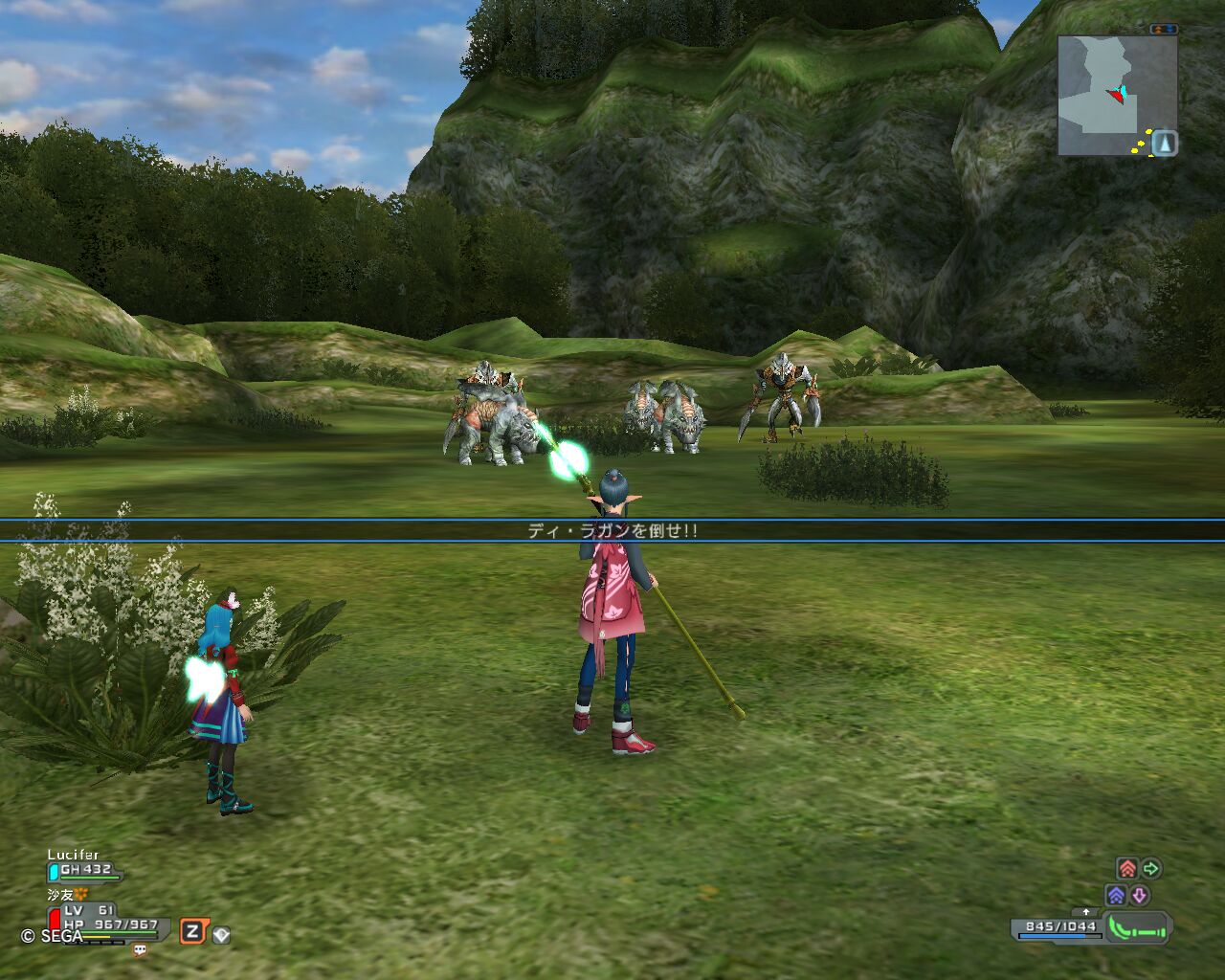Activate the green right-arrow icon

tap(1151, 869)
